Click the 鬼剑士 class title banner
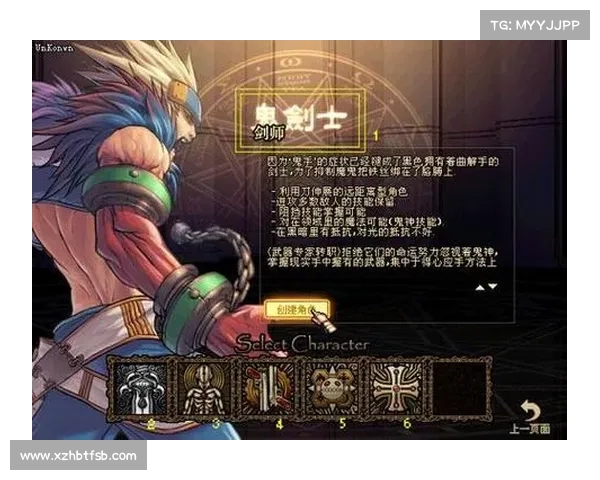 pyautogui.click(x=299, y=119)
